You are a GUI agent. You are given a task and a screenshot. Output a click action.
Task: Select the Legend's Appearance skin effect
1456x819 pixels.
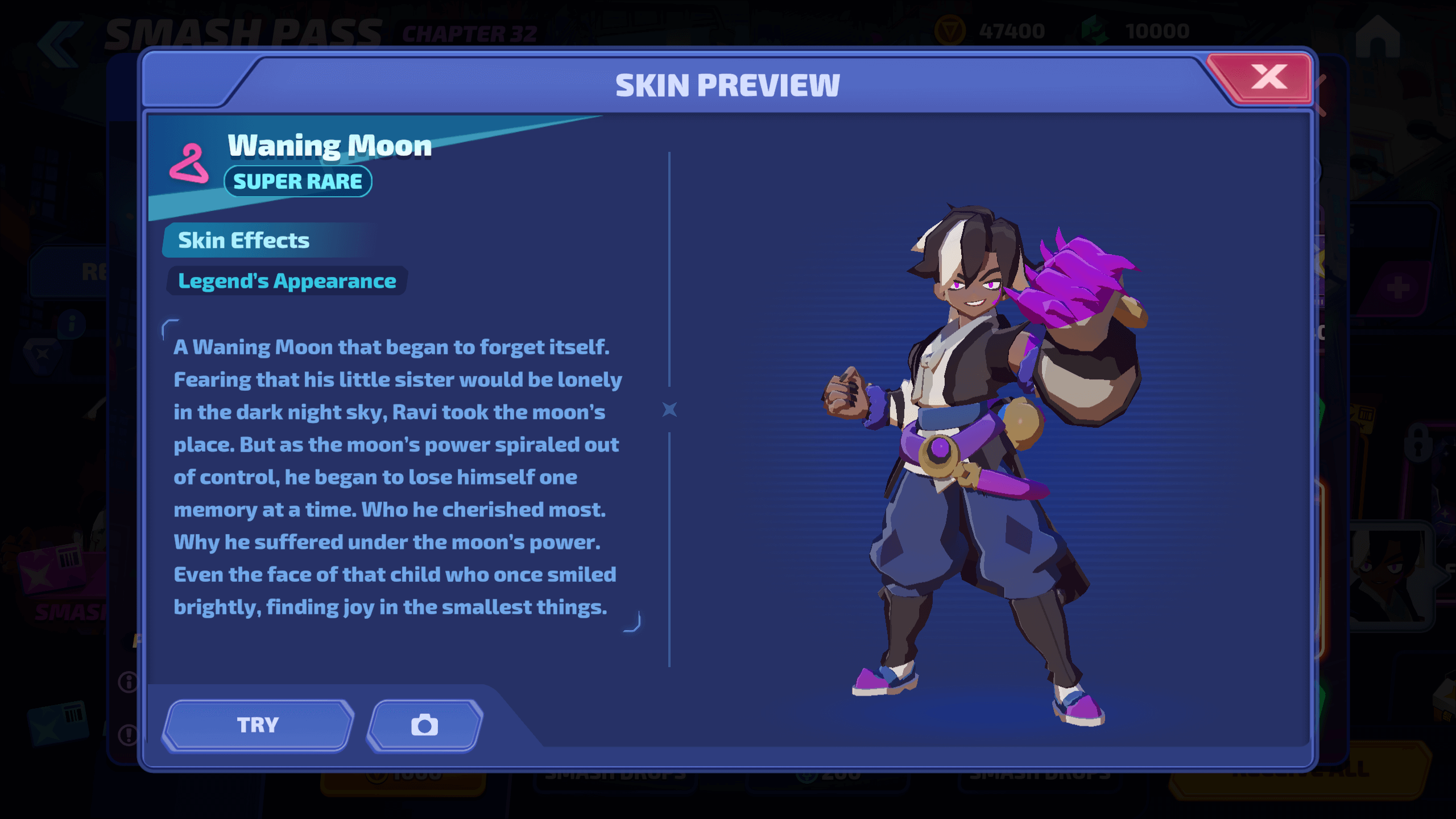287,281
